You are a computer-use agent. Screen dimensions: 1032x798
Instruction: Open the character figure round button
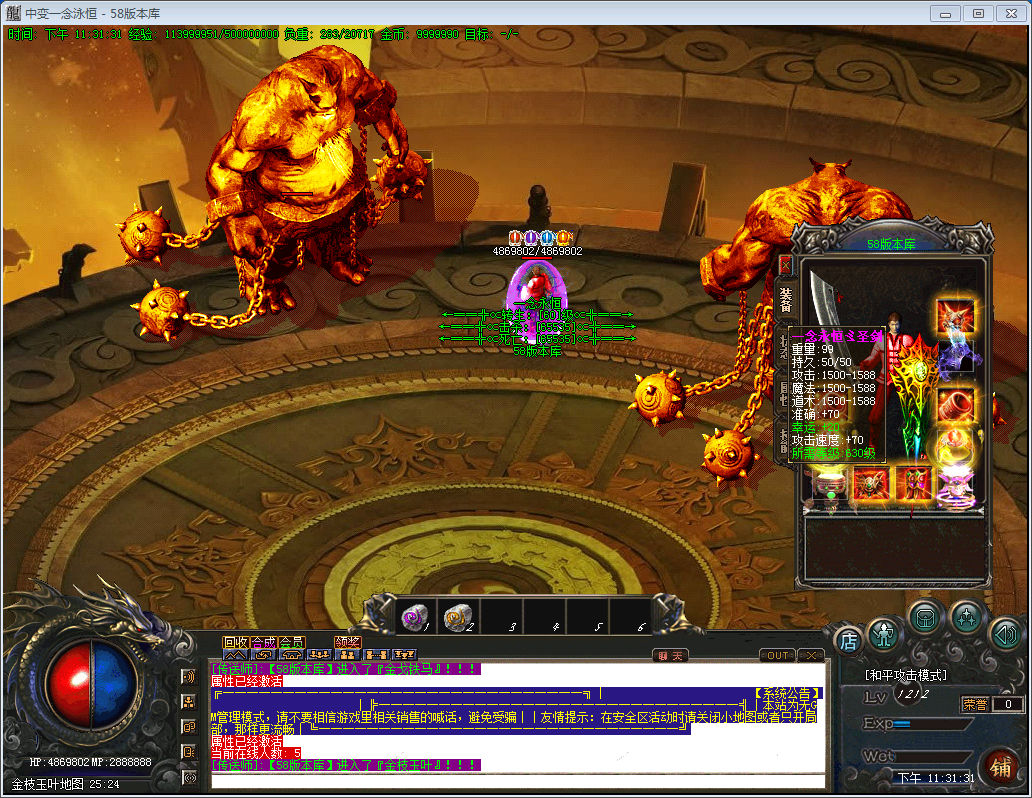click(884, 633)
